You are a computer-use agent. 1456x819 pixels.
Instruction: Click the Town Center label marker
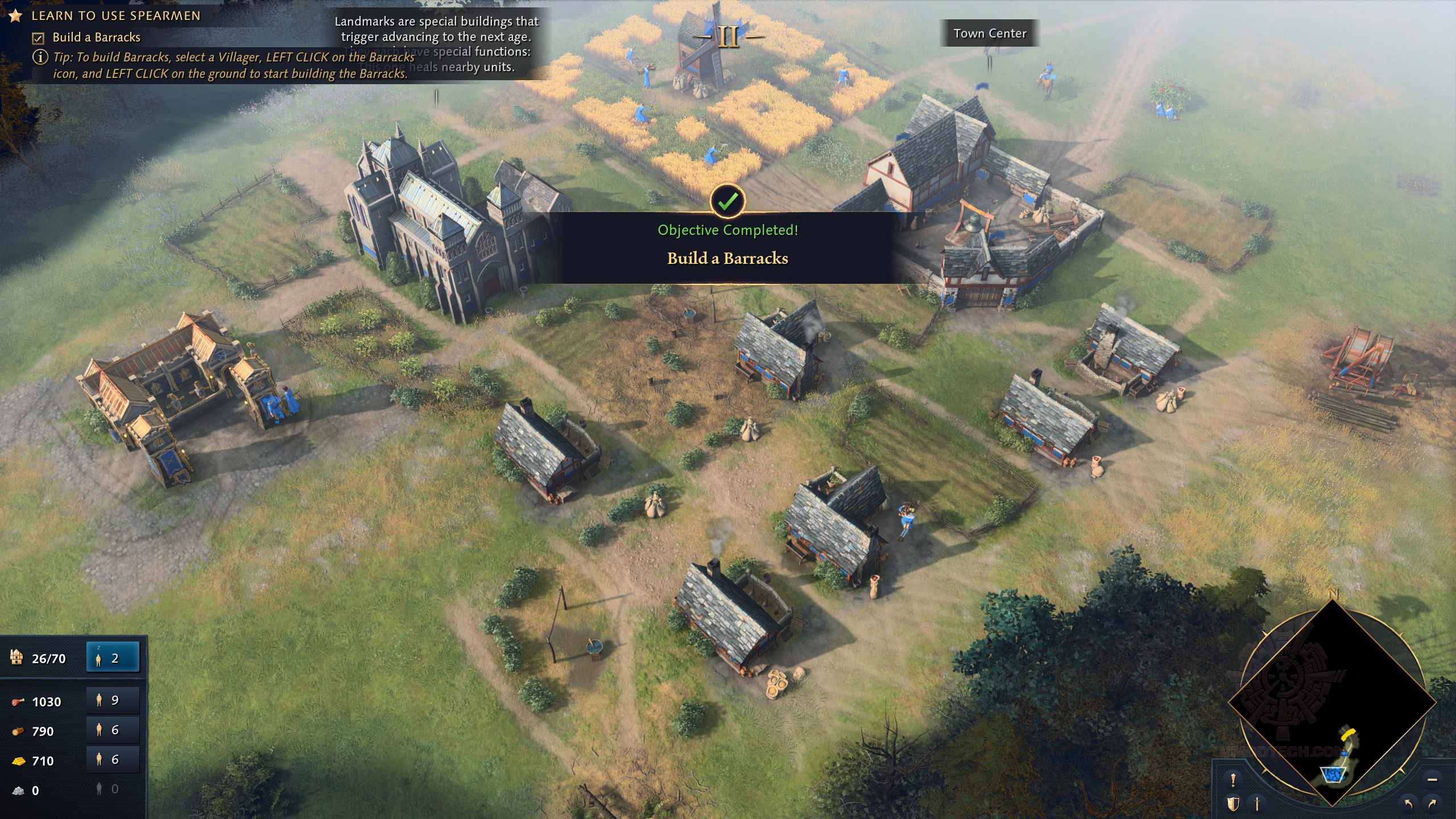click(990, 34)
